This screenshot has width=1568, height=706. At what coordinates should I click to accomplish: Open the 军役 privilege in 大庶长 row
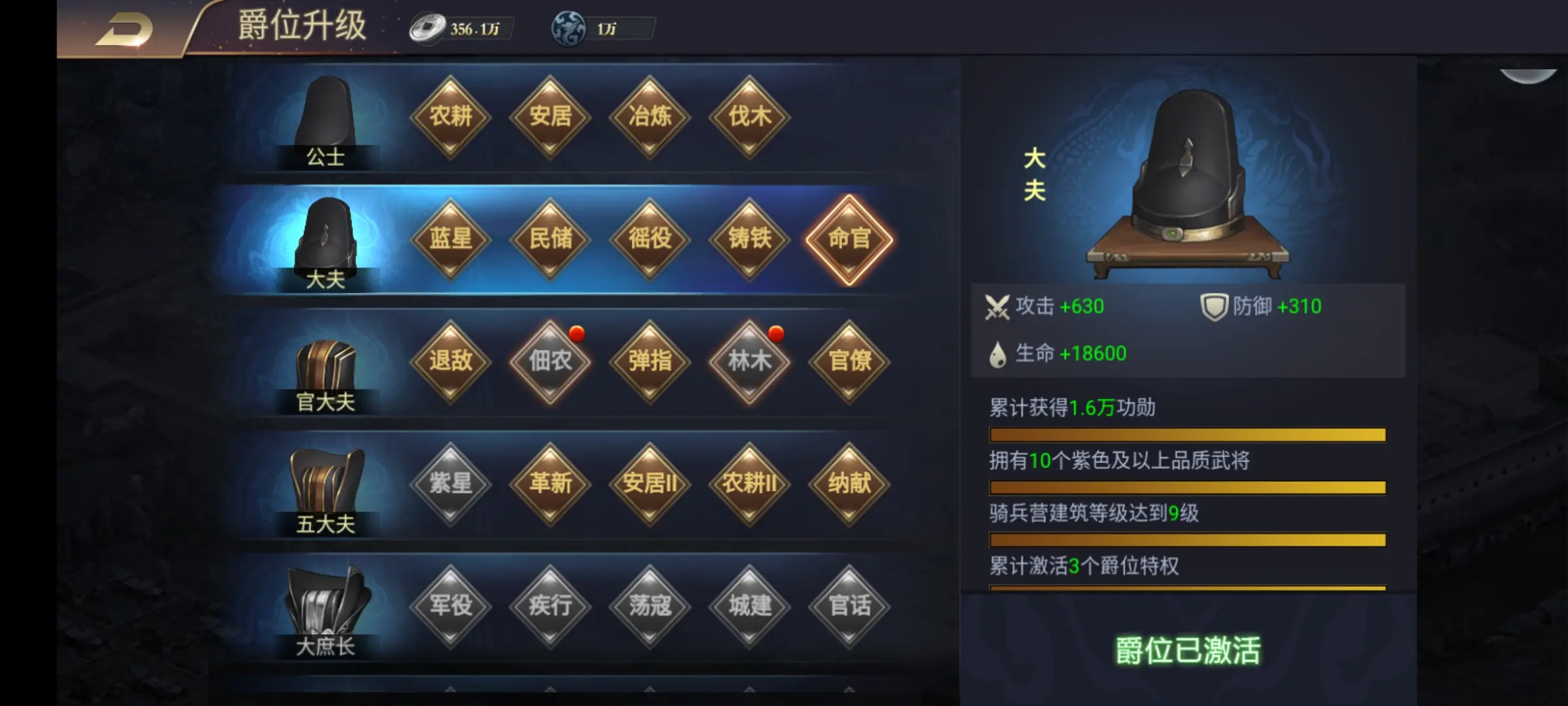452,605
